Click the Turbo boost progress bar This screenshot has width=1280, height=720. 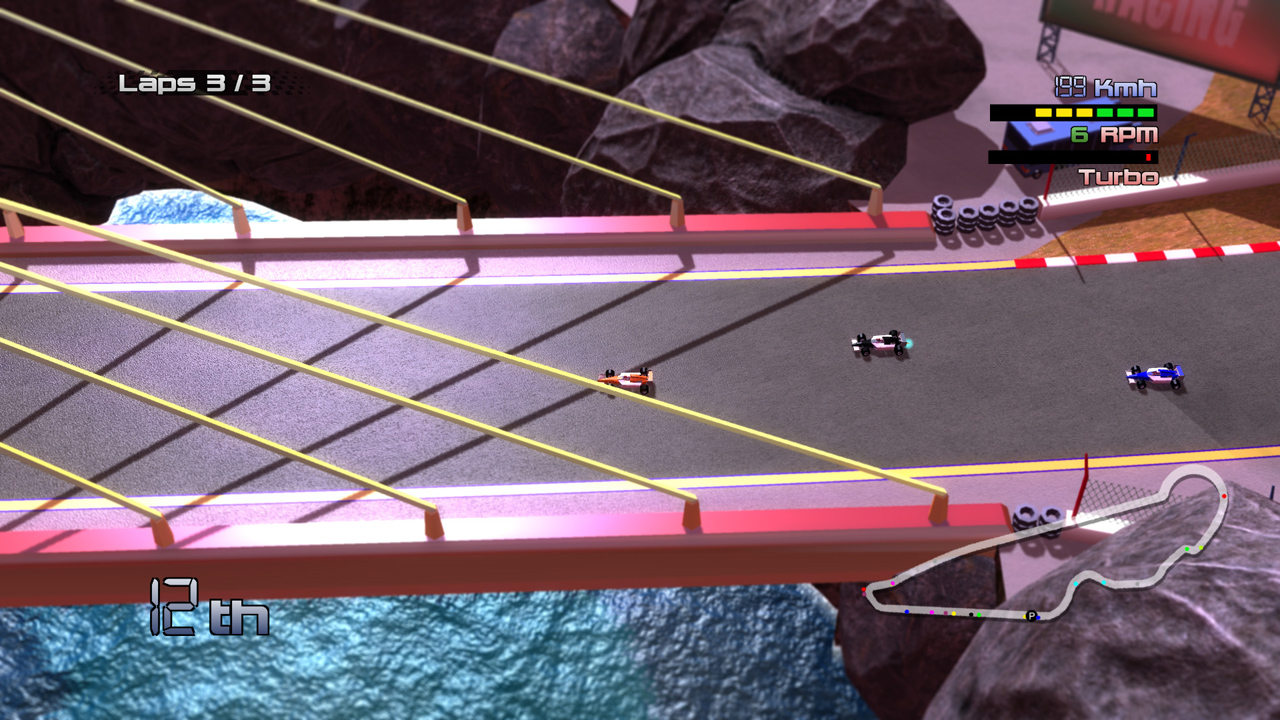(x=1074, y=156)
